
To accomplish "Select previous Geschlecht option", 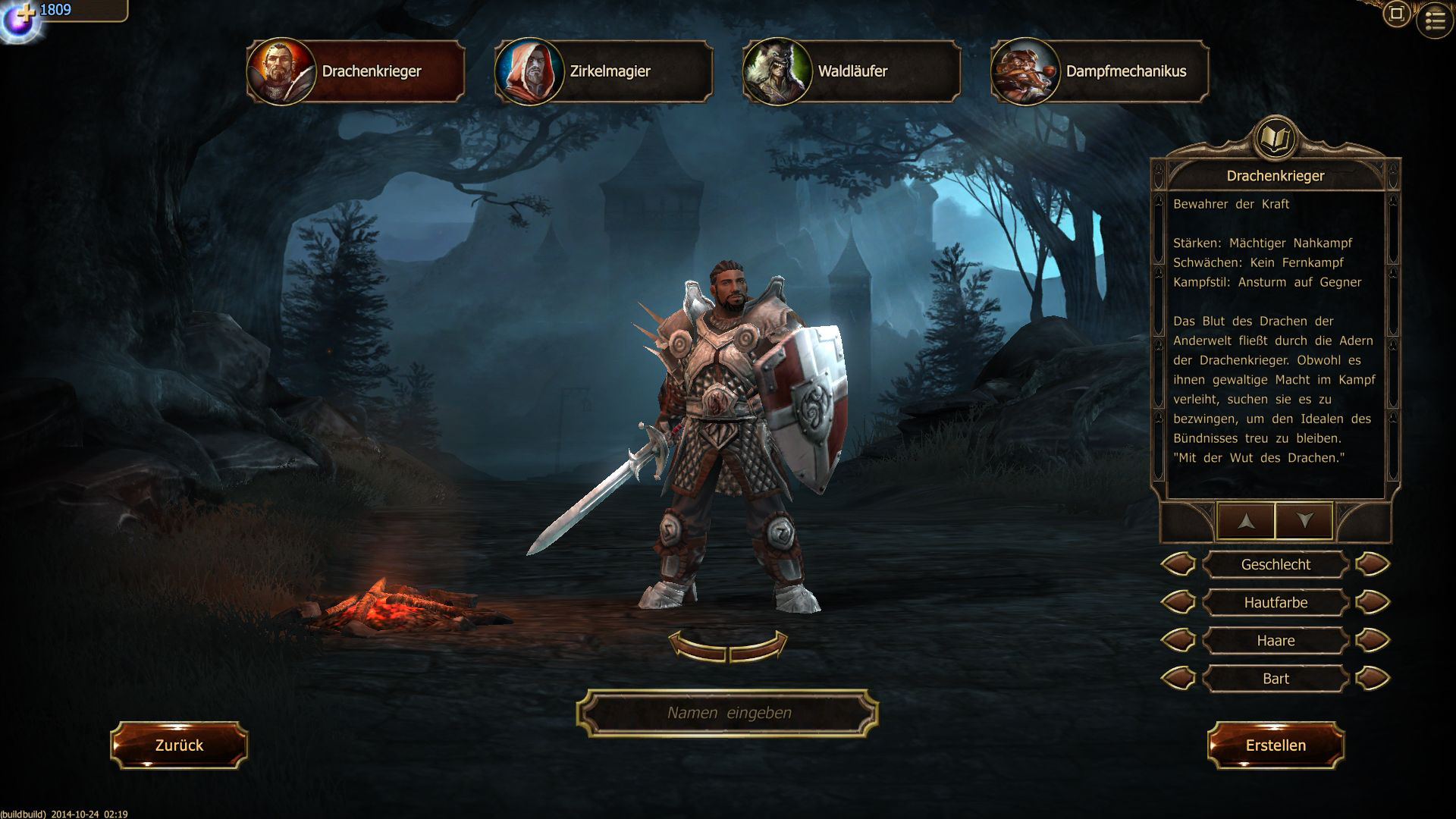I will [1178, 564].
